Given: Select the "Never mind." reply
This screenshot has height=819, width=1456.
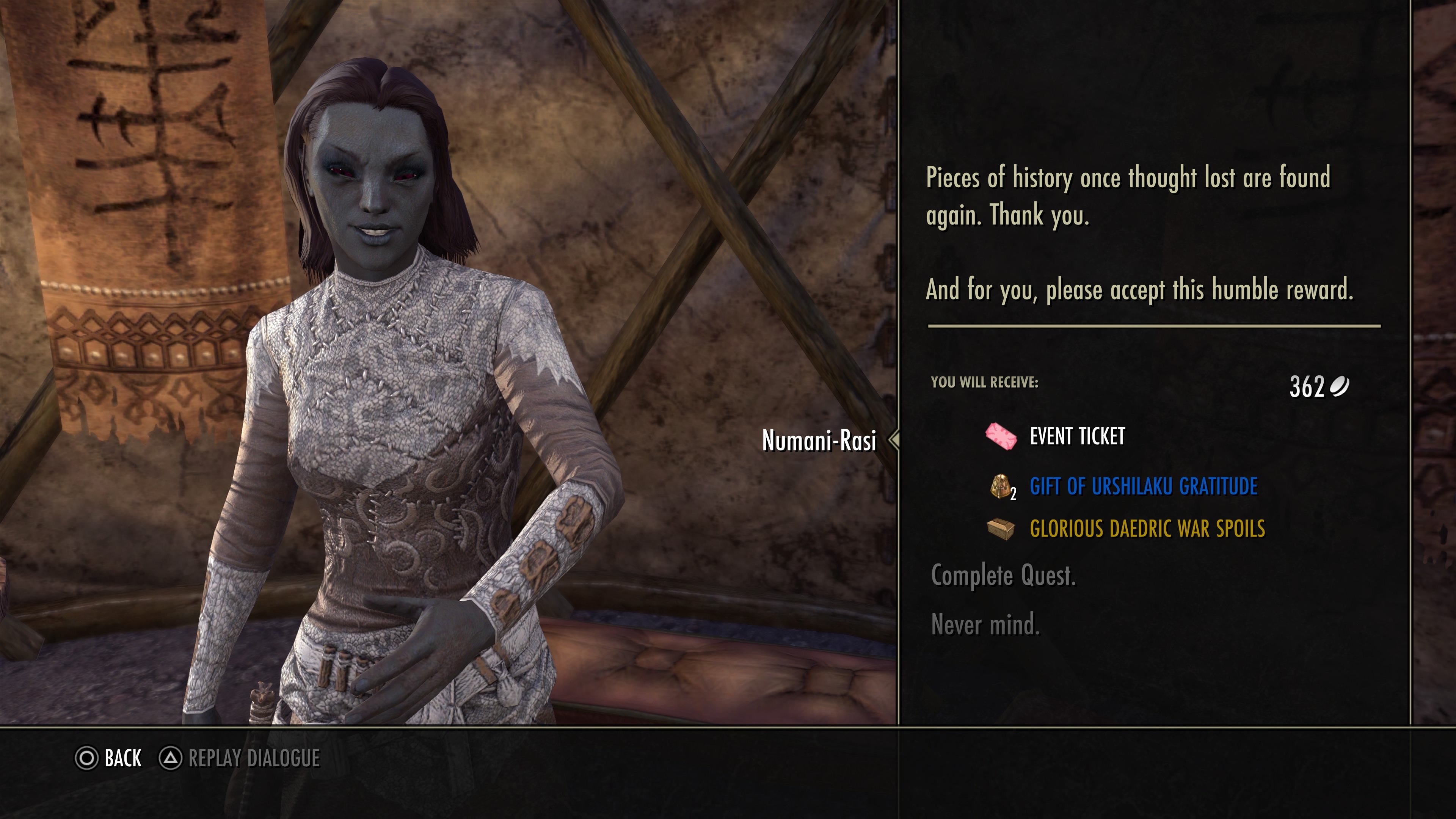Looking at the screenshot, I should 985,625.
